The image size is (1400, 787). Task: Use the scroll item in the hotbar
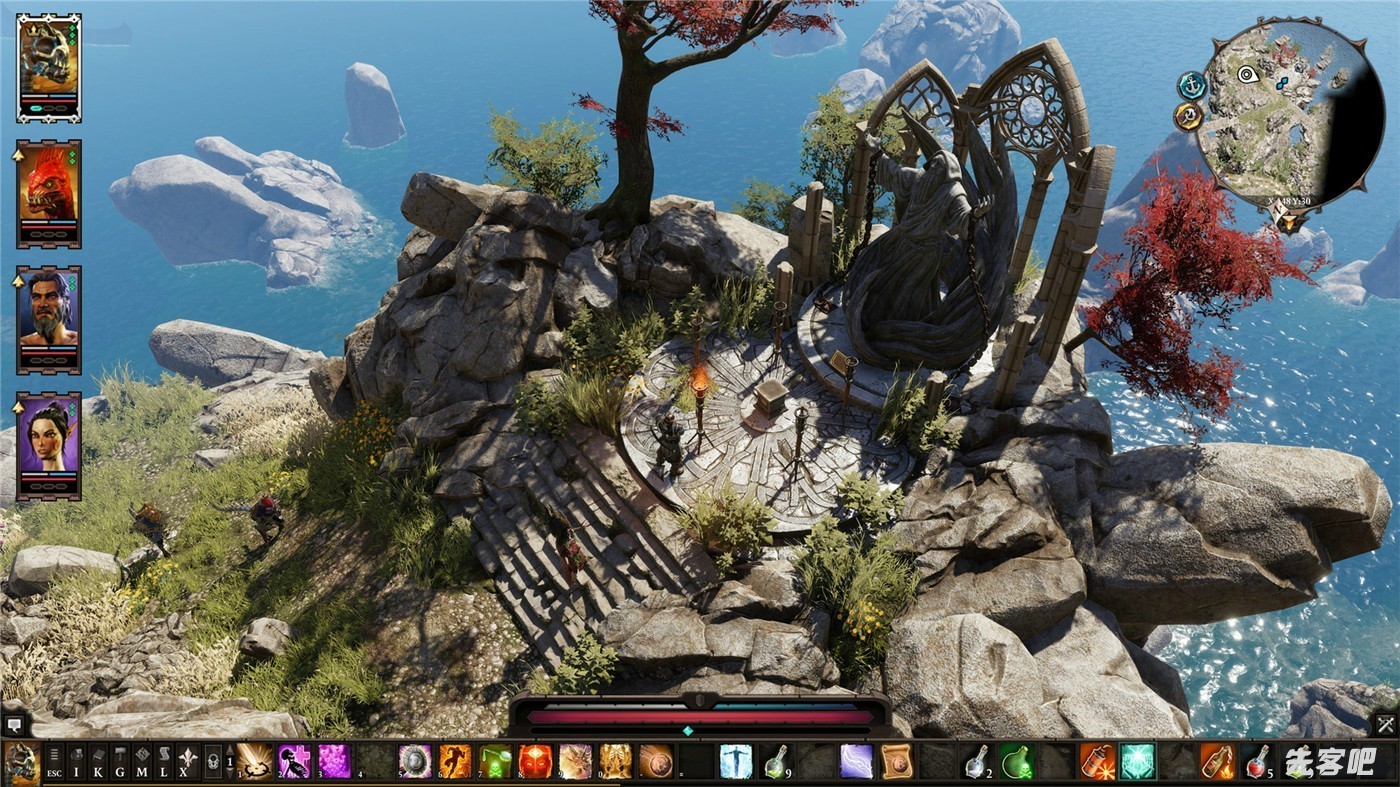[896, 762]
